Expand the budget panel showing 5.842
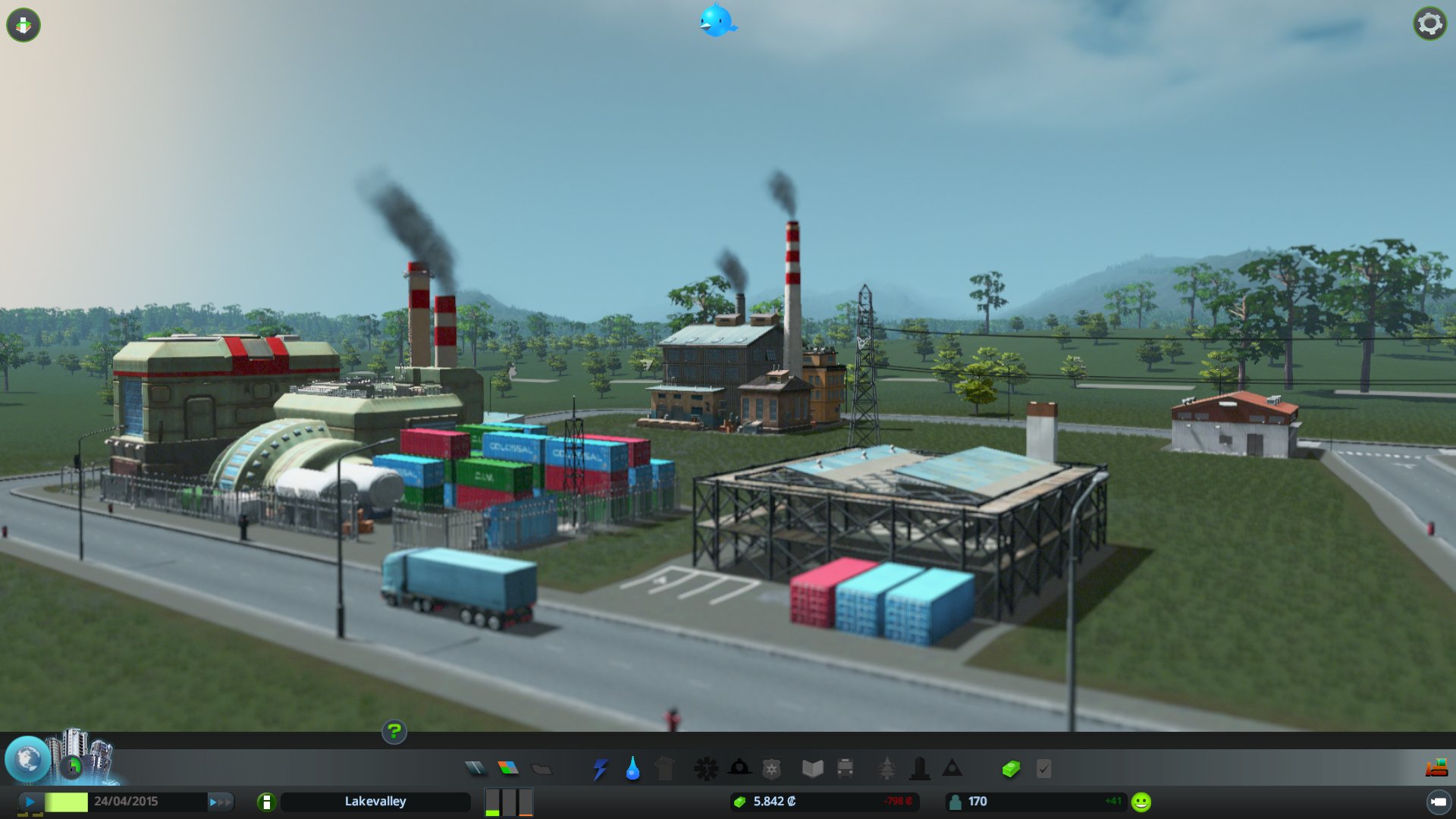The width and height of the screenshot is (1456, 819). [825, 801]
